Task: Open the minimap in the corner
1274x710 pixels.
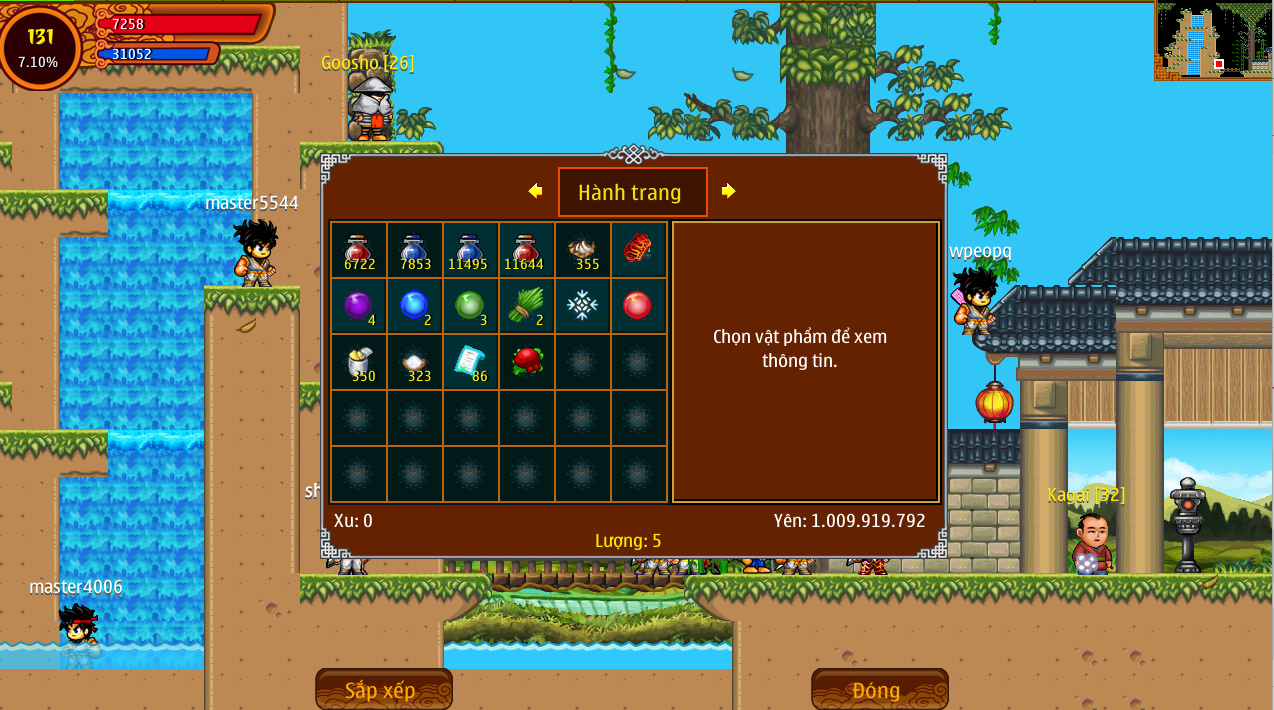Action: (1213, 41)
